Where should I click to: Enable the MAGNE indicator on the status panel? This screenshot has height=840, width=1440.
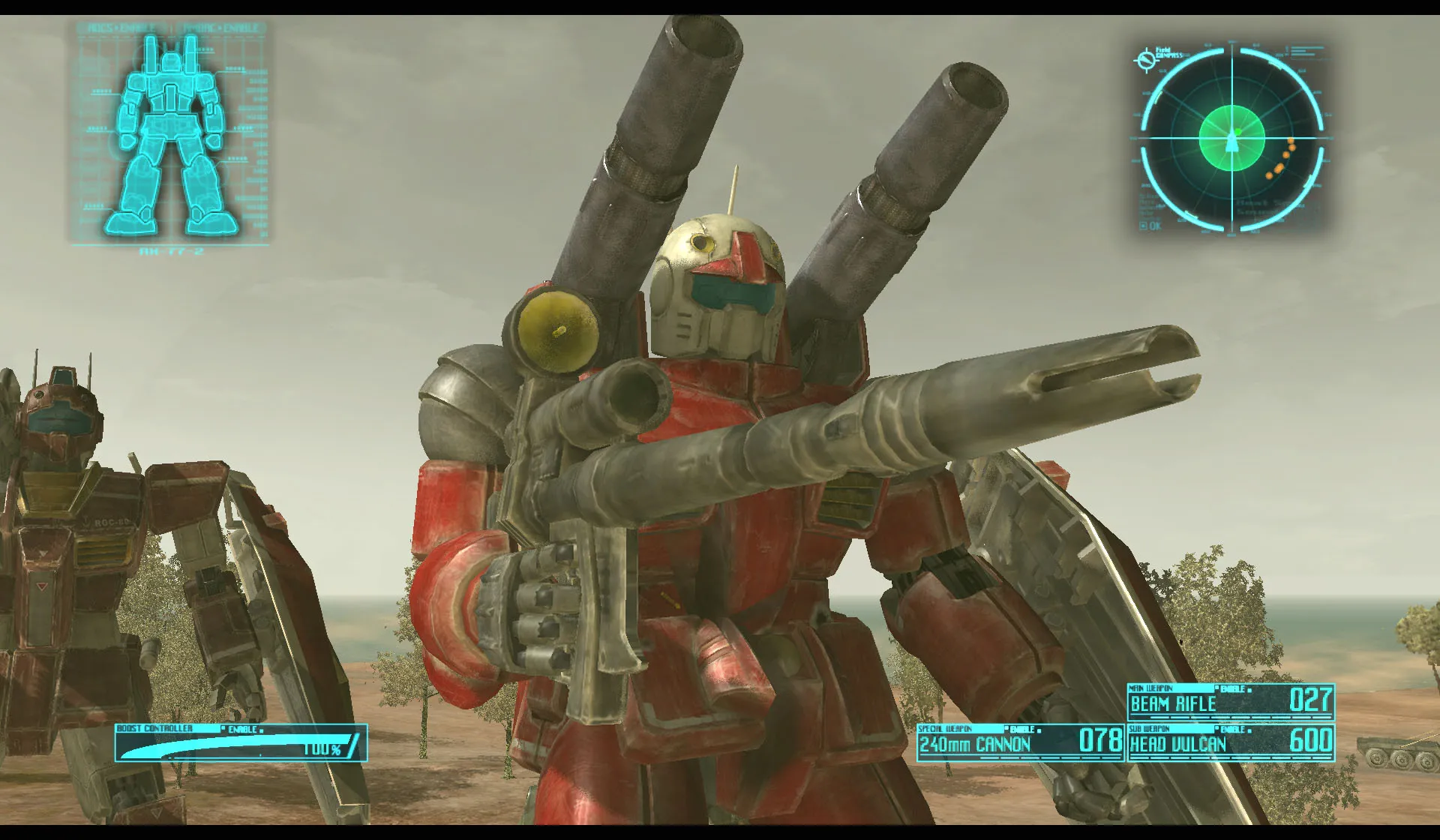220,26
